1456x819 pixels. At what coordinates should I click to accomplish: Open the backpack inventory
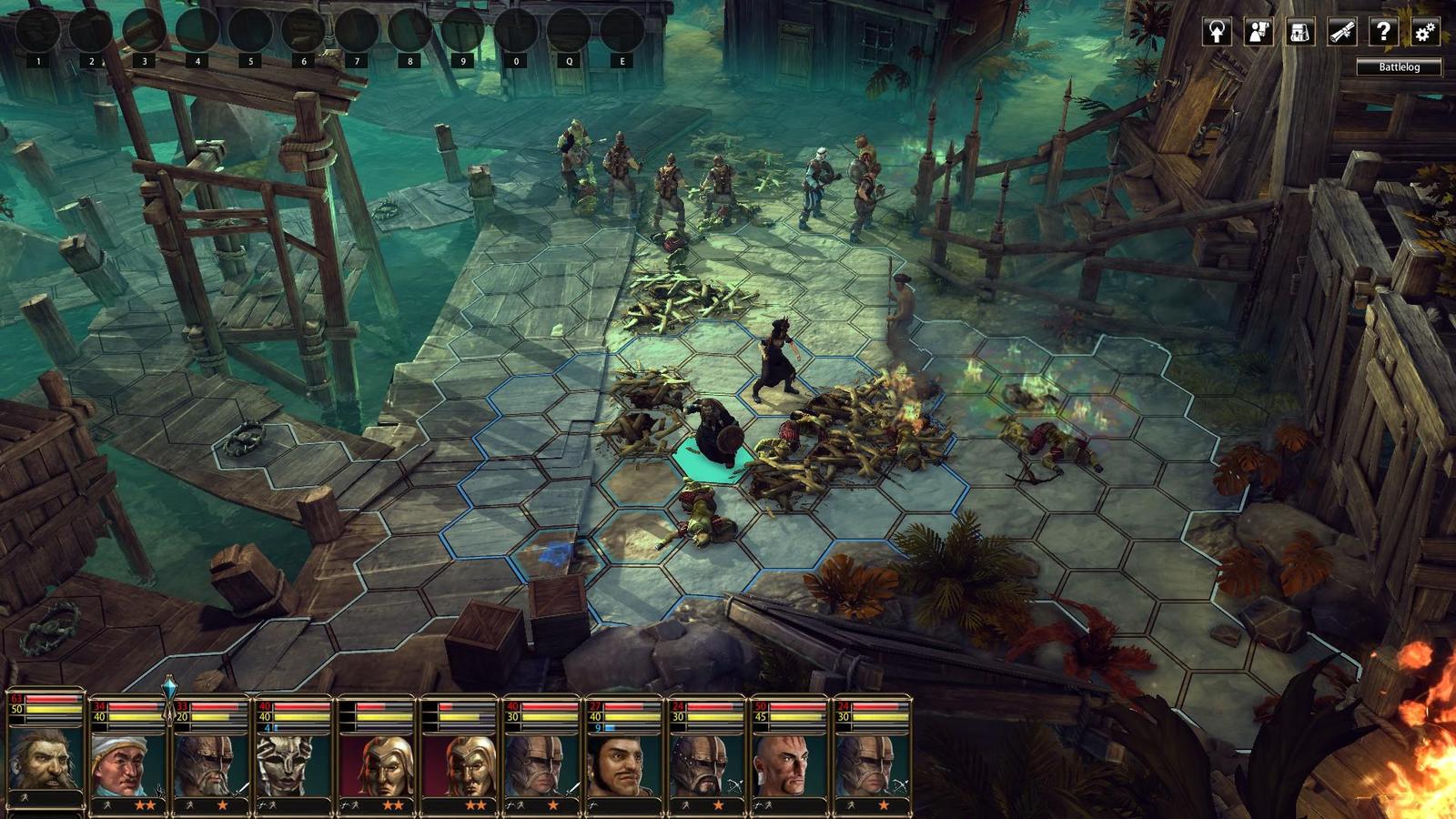[1299, 32]
